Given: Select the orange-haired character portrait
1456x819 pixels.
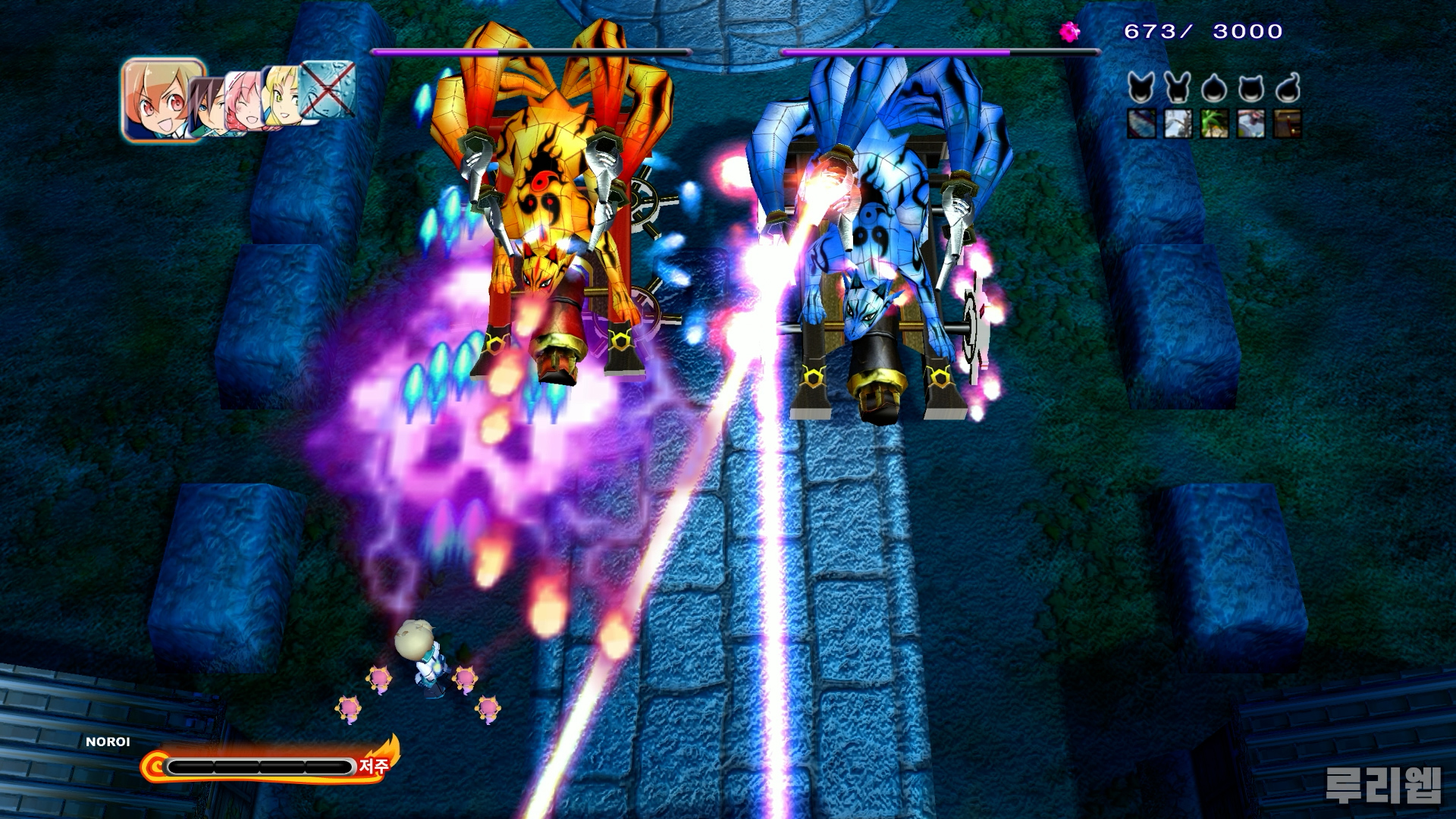Looking at the screenshot, I should click(x=162, y=99).
